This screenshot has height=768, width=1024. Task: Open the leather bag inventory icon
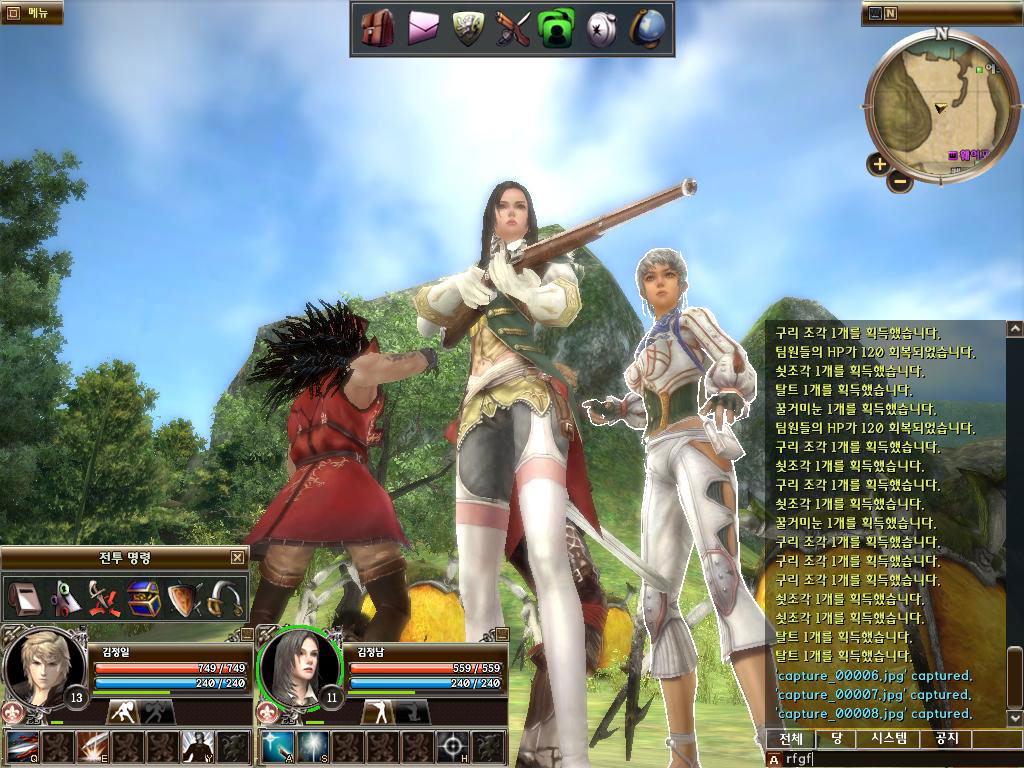point(378,29)
